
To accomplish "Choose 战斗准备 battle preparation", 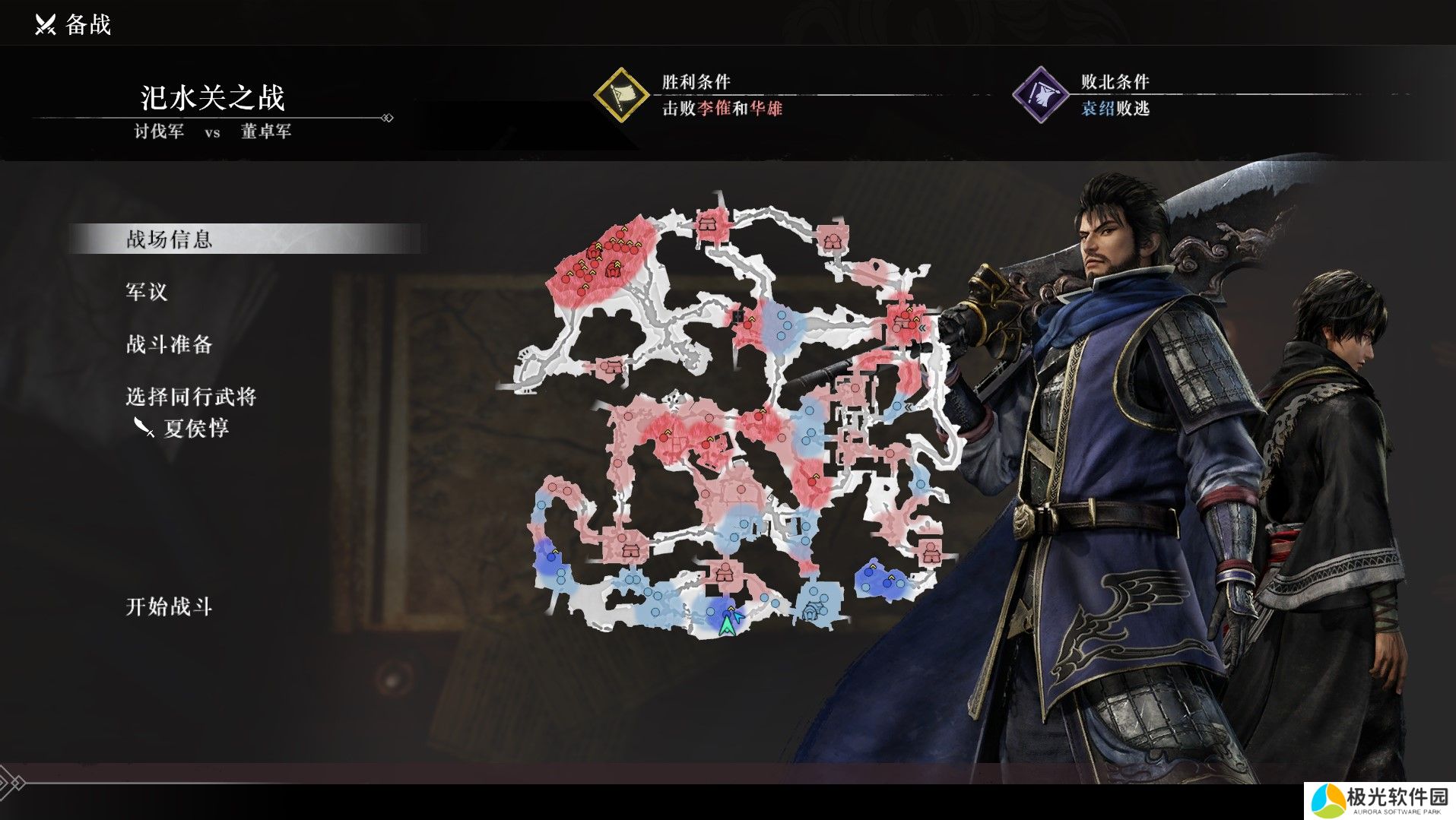I will (169, 344).
